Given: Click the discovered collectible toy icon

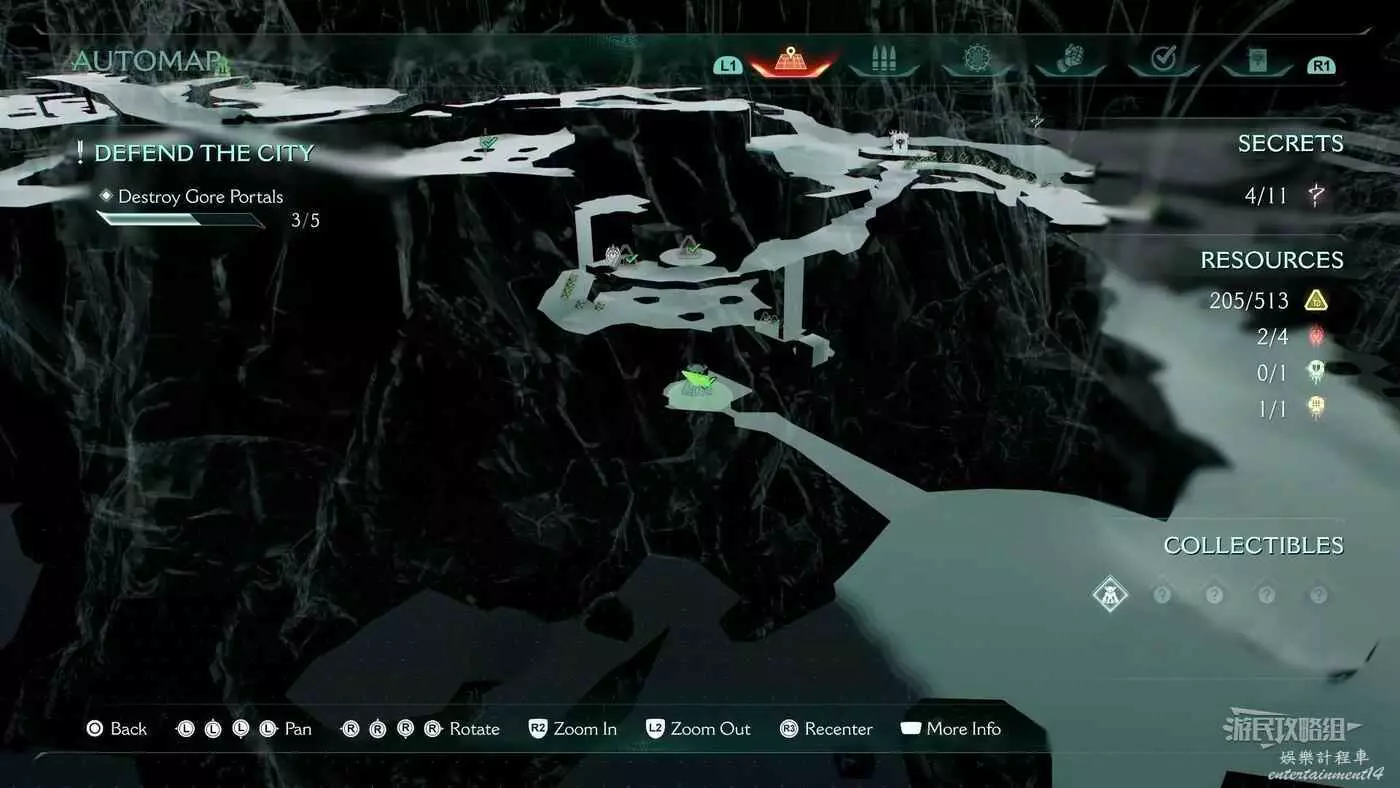Looking at the screenshot, I should pos(1109,594).
